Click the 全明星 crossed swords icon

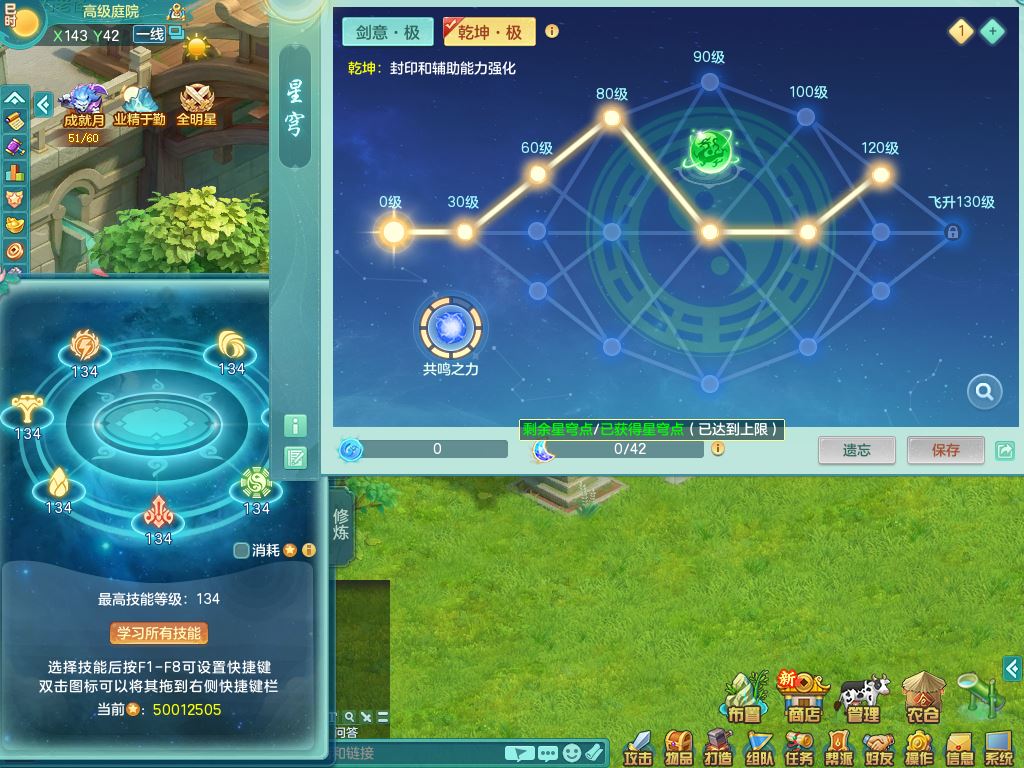(196, 104)
